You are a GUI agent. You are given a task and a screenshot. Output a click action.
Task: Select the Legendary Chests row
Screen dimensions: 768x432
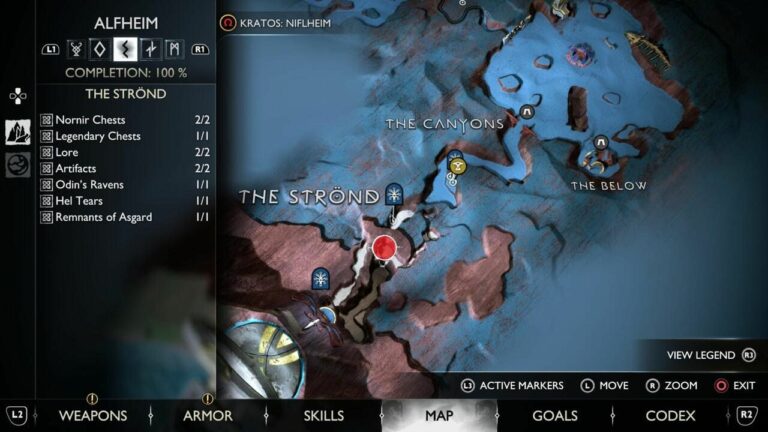pos(126,136)
